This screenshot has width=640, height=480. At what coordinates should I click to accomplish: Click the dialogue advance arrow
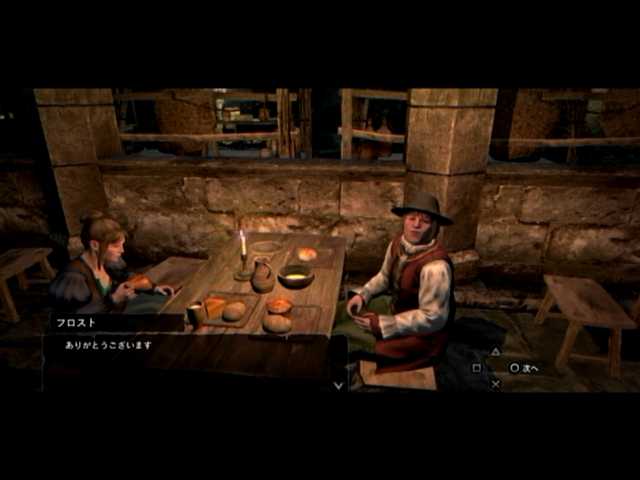point(338,384)
